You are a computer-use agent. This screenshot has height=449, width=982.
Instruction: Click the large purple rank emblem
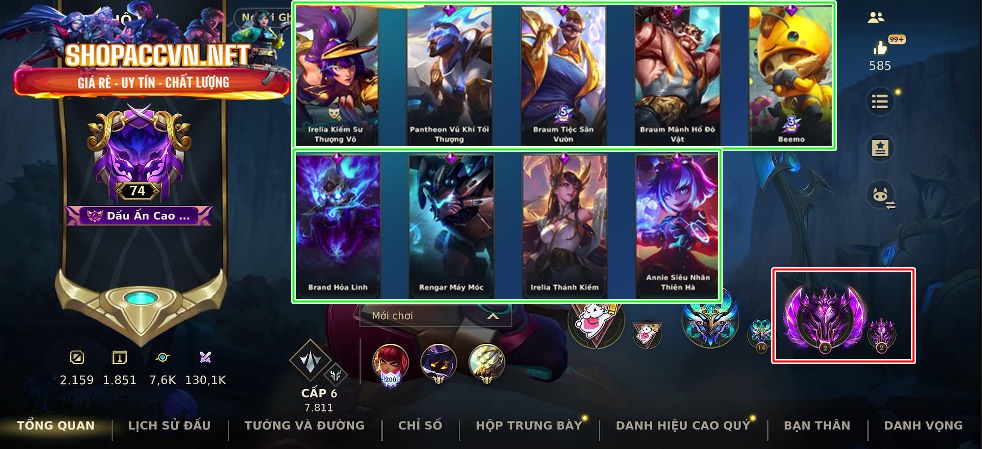point(822,316)
